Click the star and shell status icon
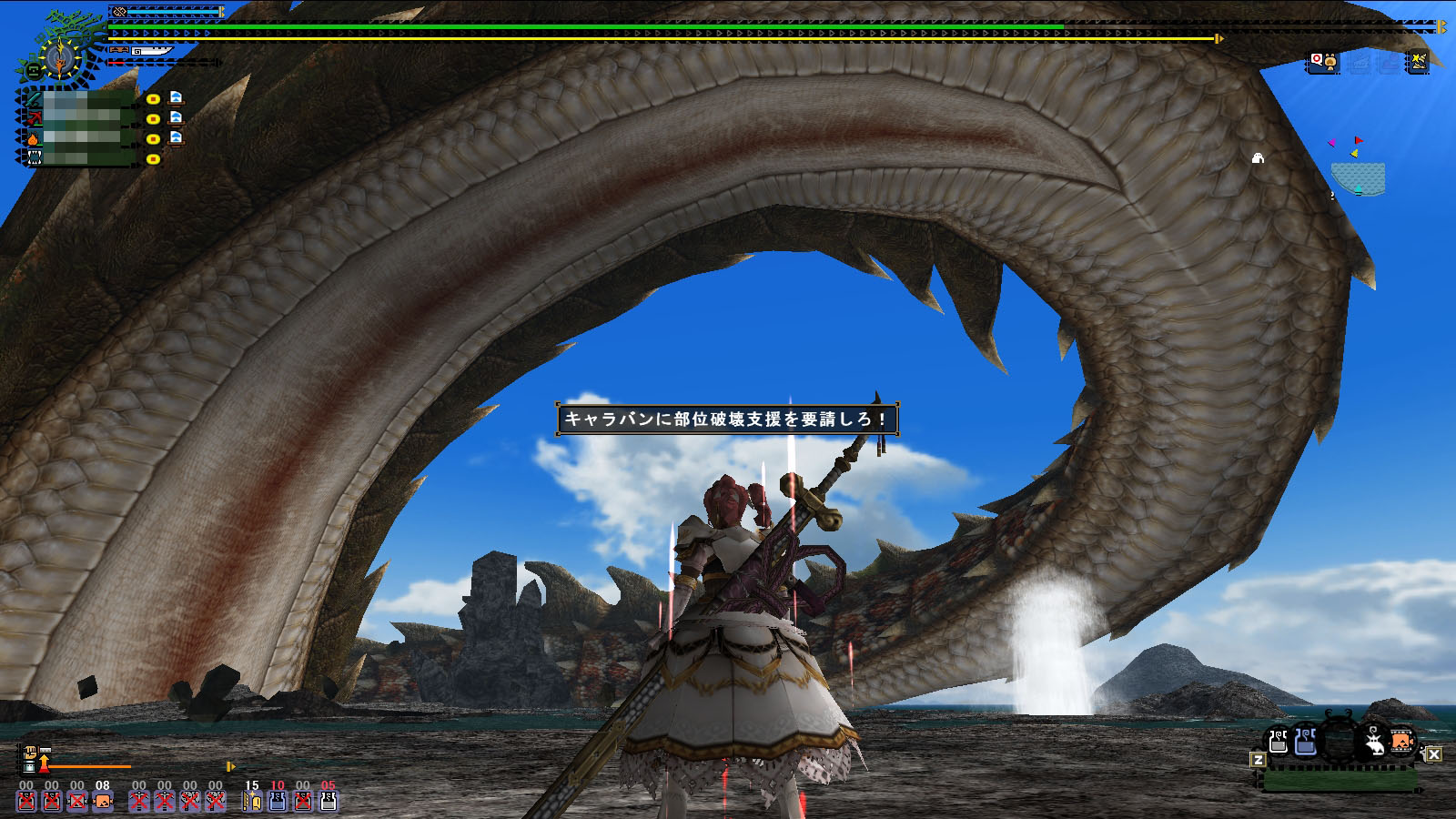The image size is (1456, 819). pos(1418,62)
